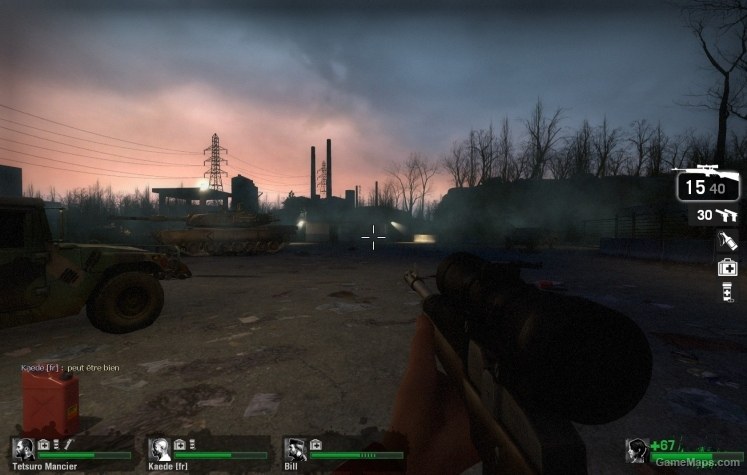Viewport: 747px width, 475px height.
Task: Select Kaede [fr]'s teammate portrait
Action: (x=159, y=450)
